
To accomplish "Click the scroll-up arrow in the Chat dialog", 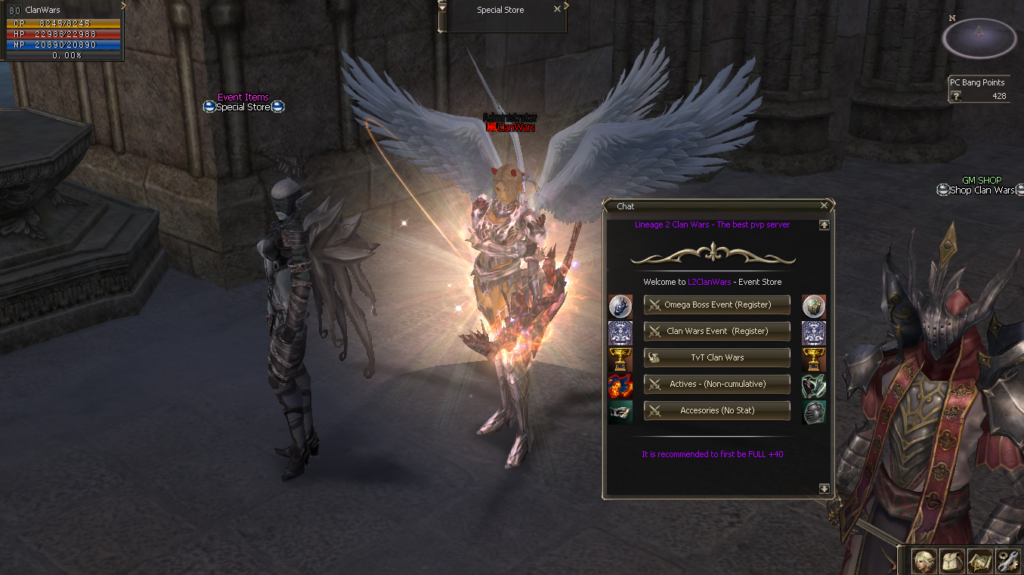I will coord(823,225).
